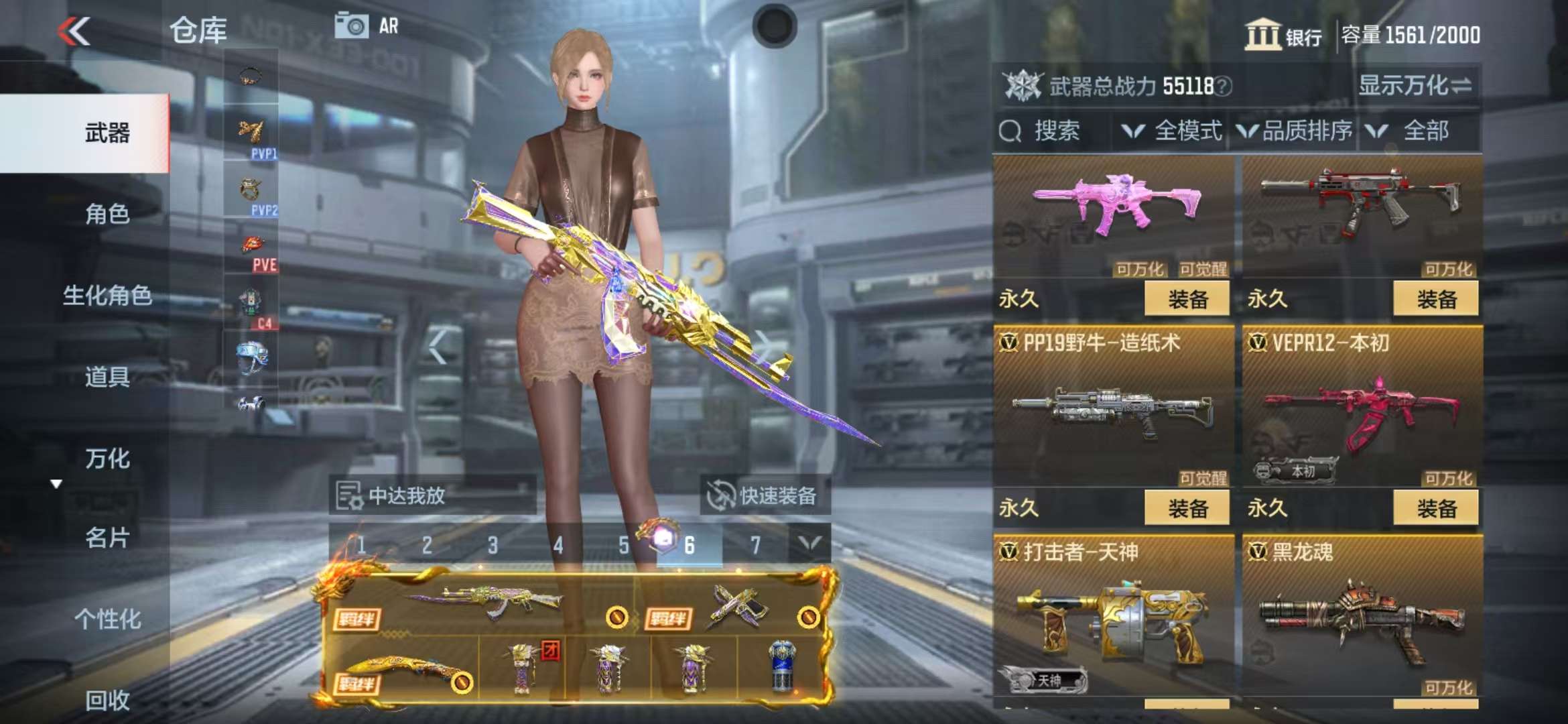The height and width of the screenshot is (724, 1568).
Task: Open the 名片 name card tab
Action: 107,538
